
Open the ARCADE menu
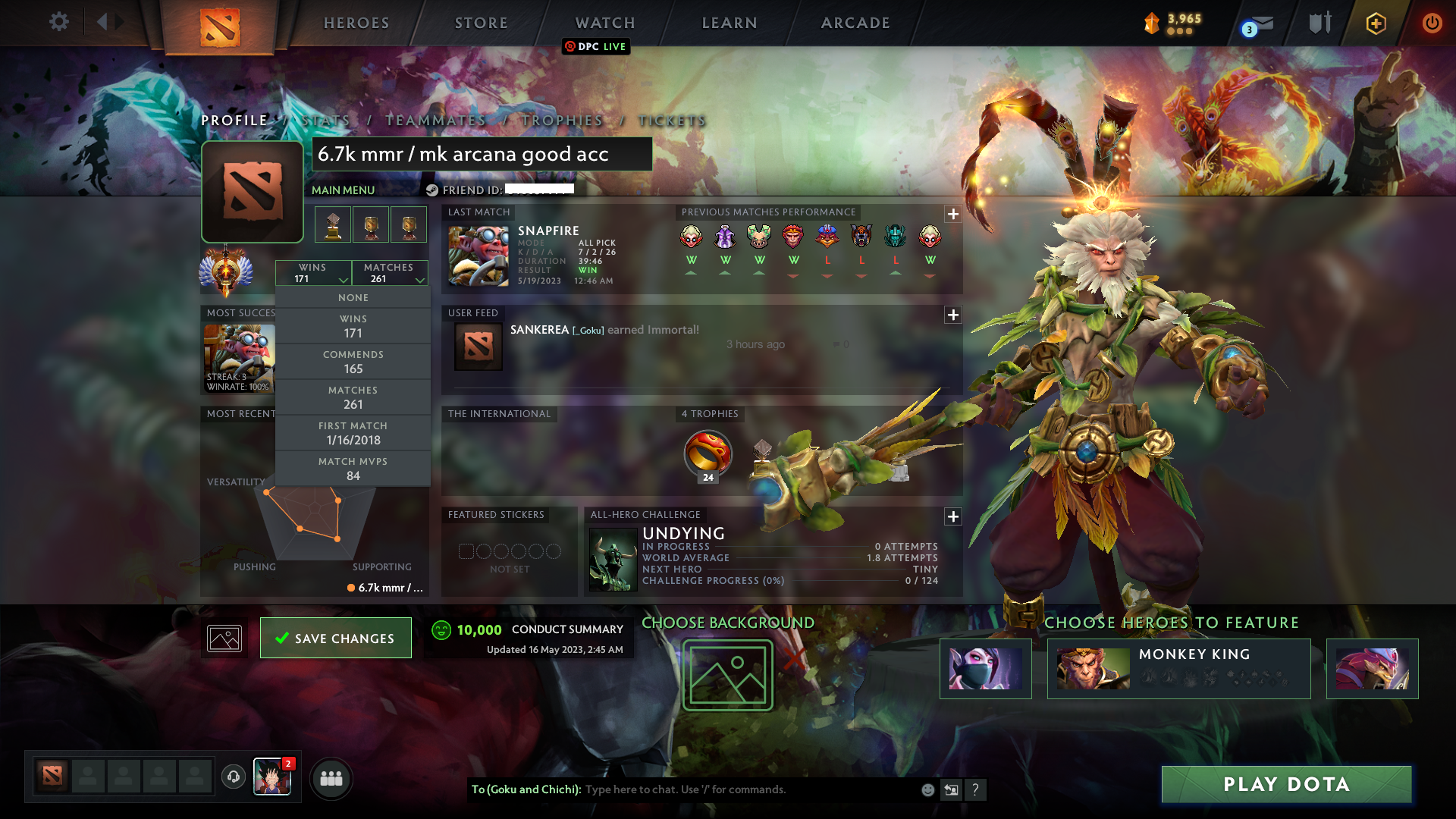(x=855, y=23)
